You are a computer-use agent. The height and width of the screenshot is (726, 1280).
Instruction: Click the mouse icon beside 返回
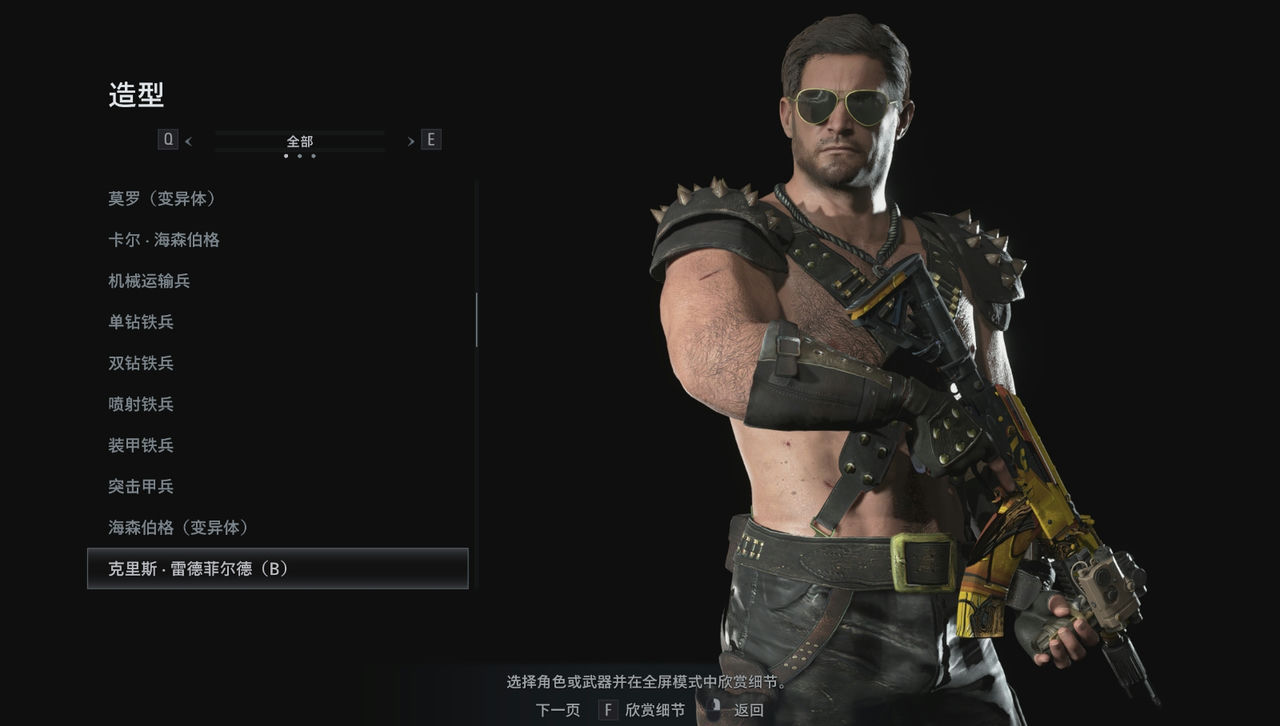pyautogui.click(x=714, y=709)
